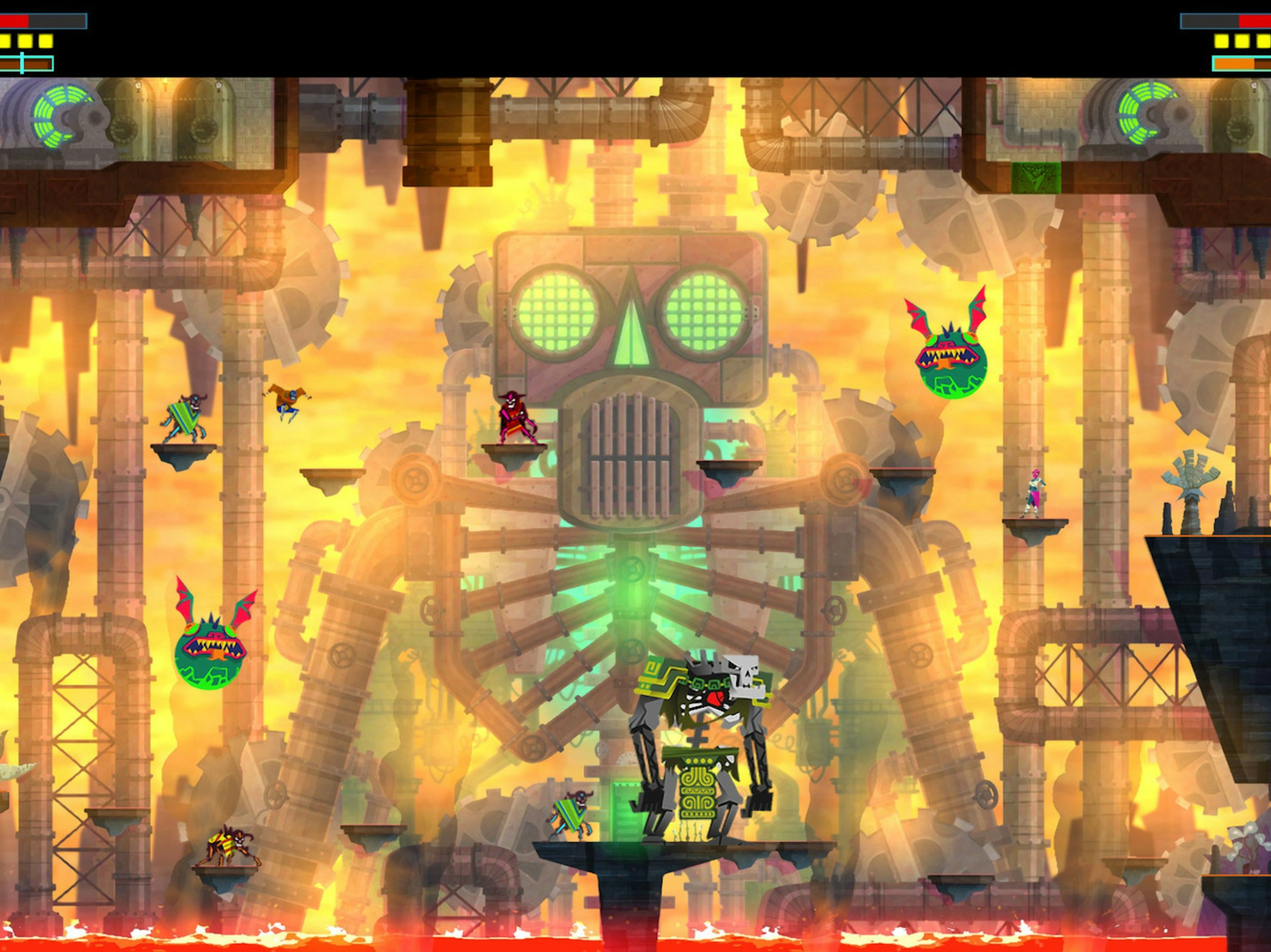Toggle the first yellow stamina pip top-left
1271x952 pixels.
pos(5,41)
